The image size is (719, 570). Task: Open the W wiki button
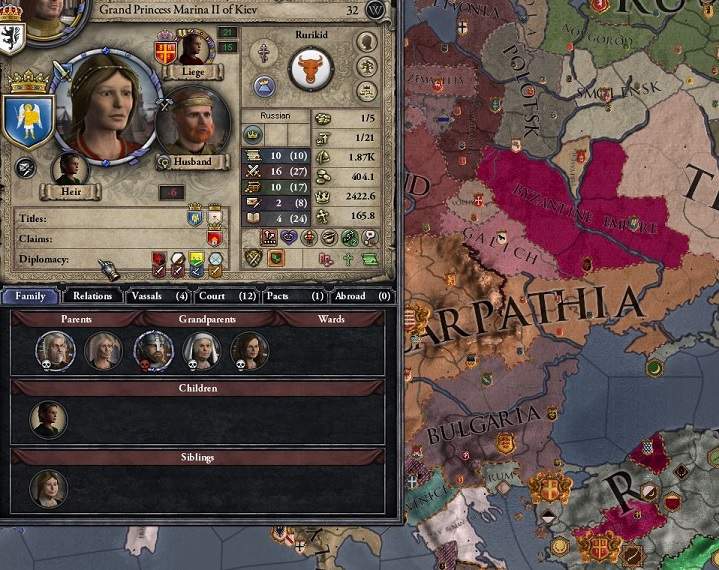[376, 10]
